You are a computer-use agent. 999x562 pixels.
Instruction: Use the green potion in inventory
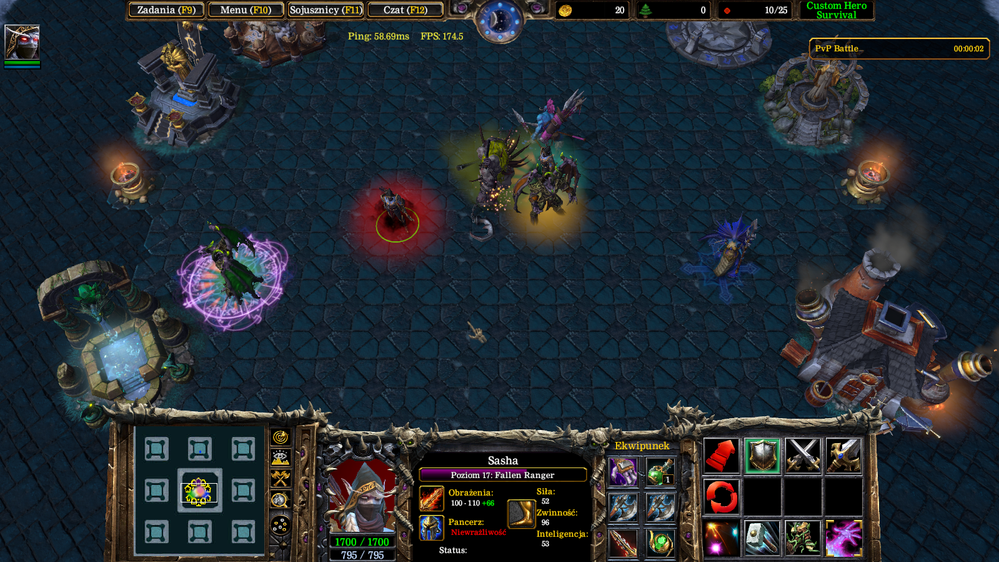point(660,472)
